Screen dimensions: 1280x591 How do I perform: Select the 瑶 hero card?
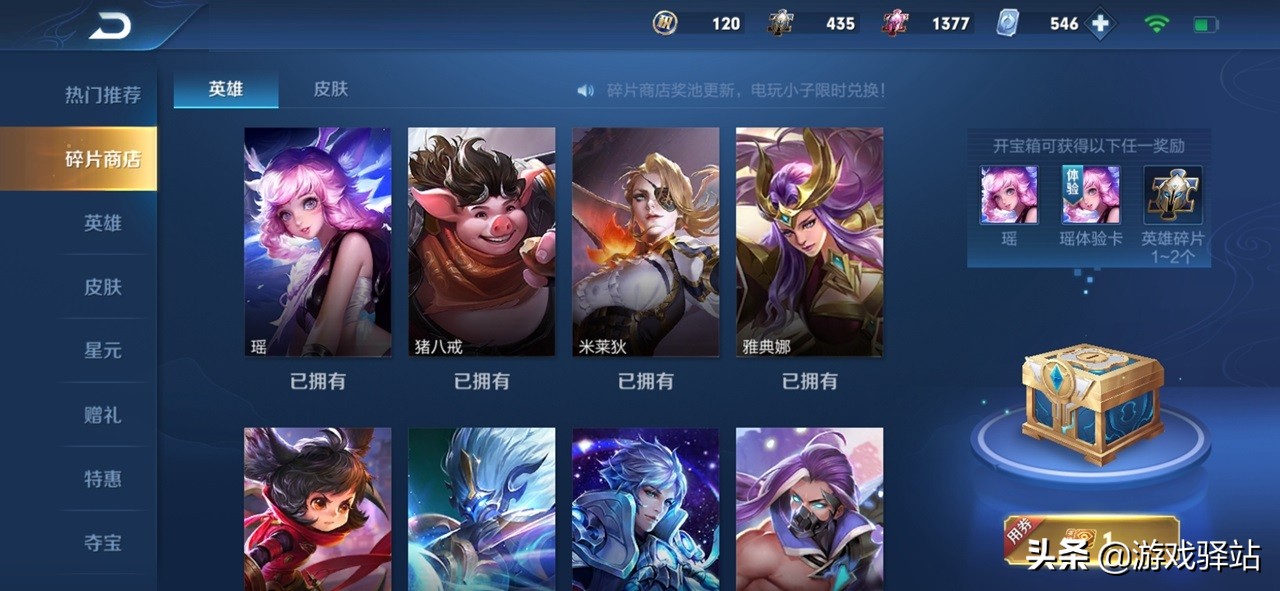click(318, 241)
